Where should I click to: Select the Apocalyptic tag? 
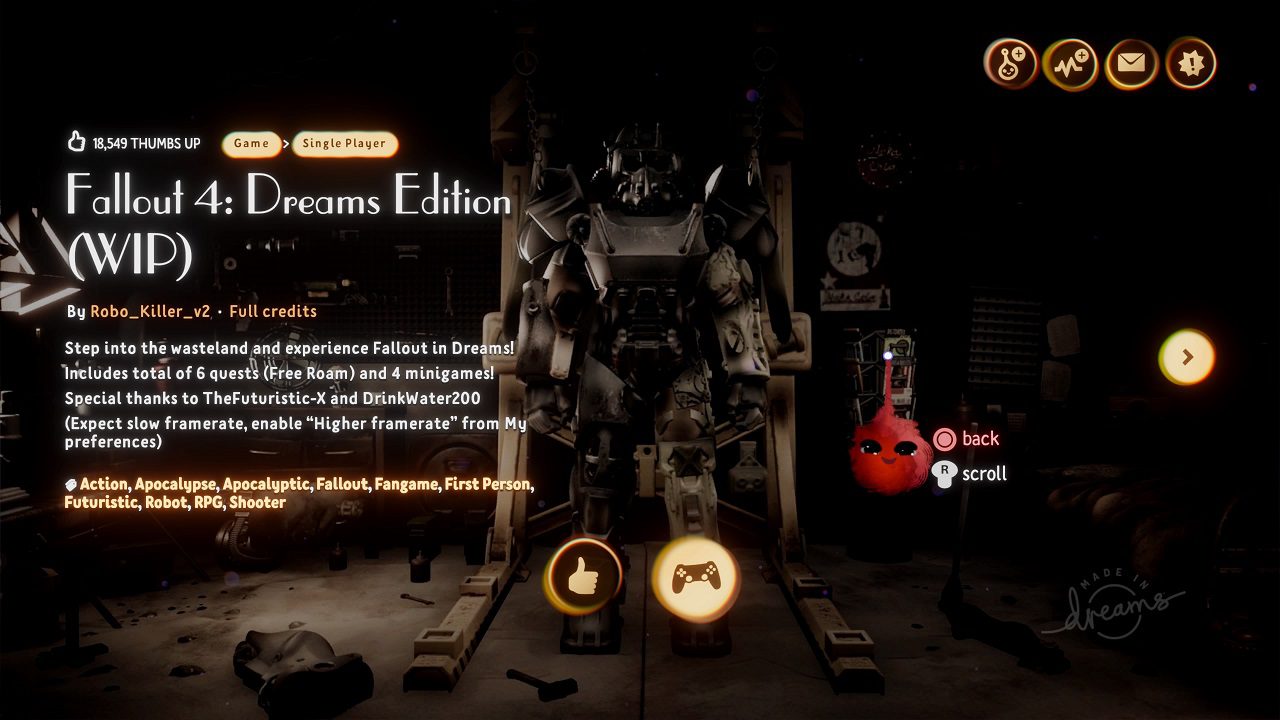pyautogui.click(x=266, y=484)
